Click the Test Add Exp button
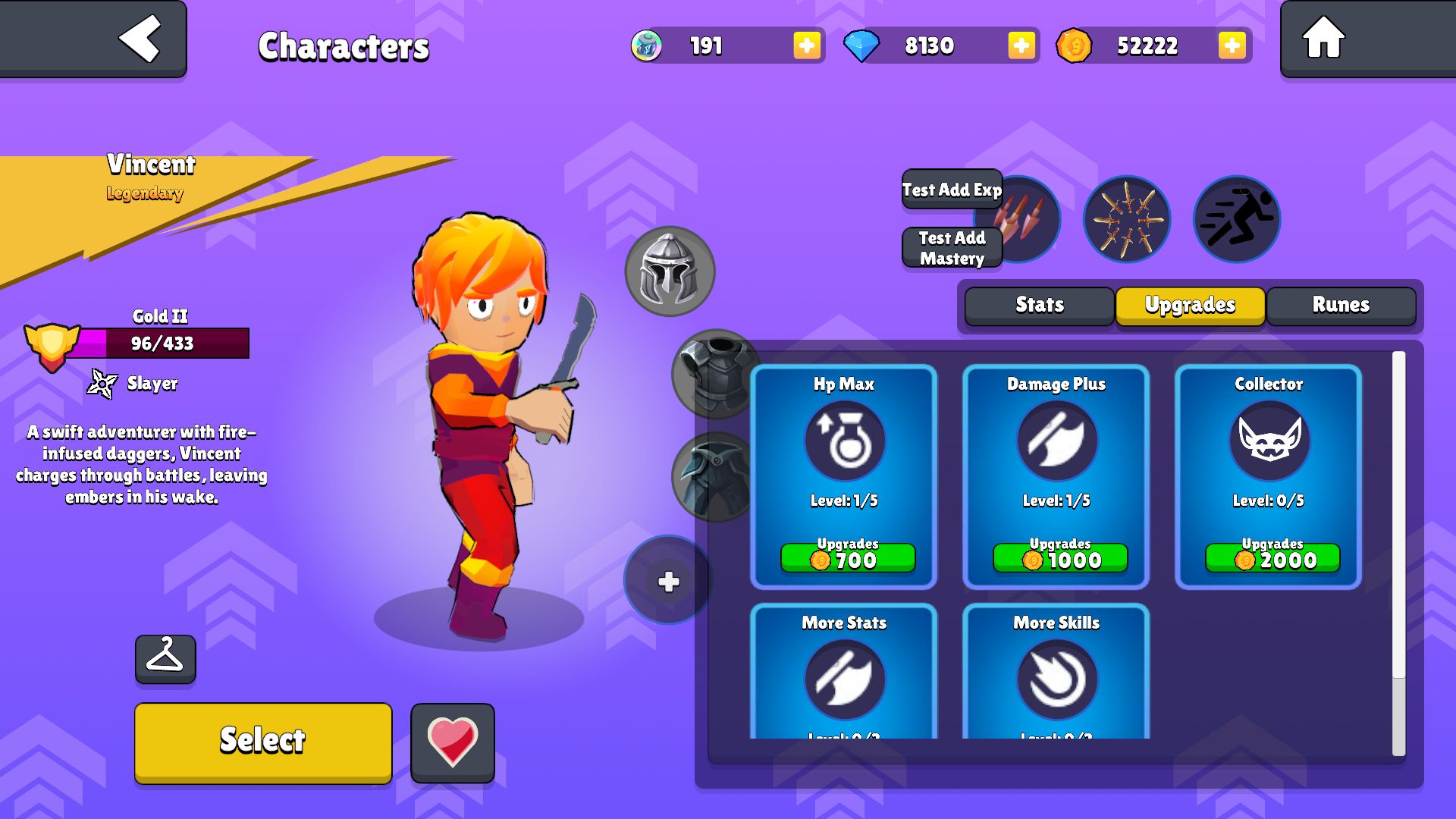Image resolution: width=1456 pixels, height=819 pixels. pos(952,190)
